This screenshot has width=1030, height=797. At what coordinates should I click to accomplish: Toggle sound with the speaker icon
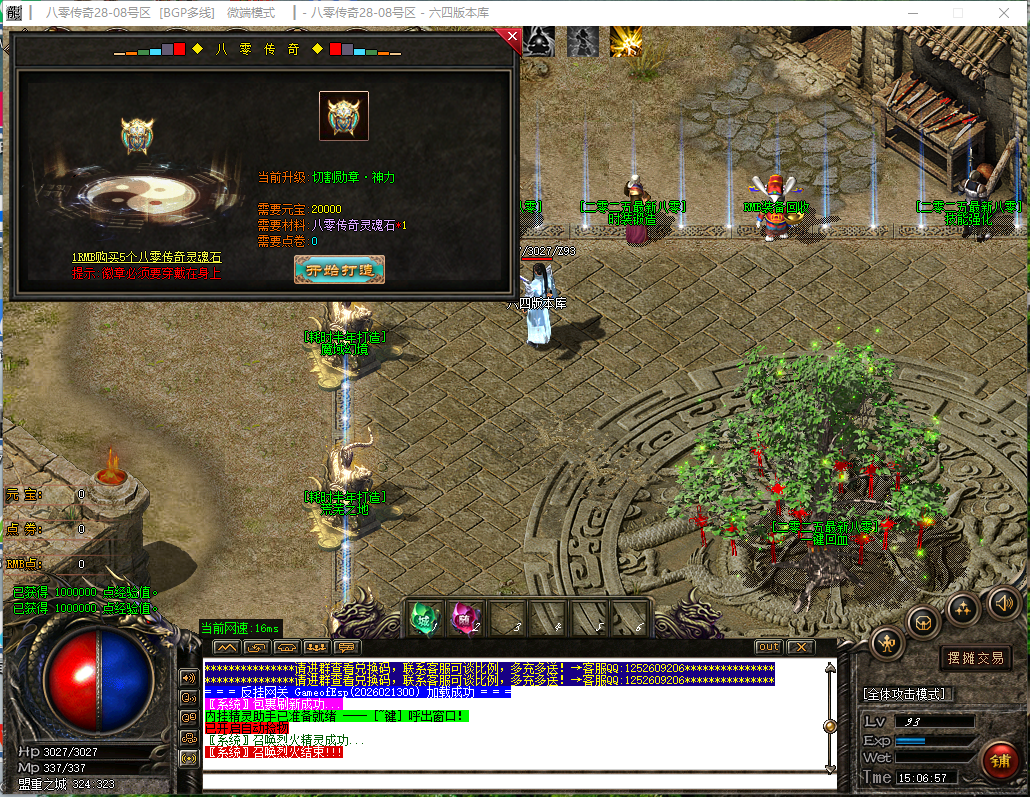[1003, 602]
